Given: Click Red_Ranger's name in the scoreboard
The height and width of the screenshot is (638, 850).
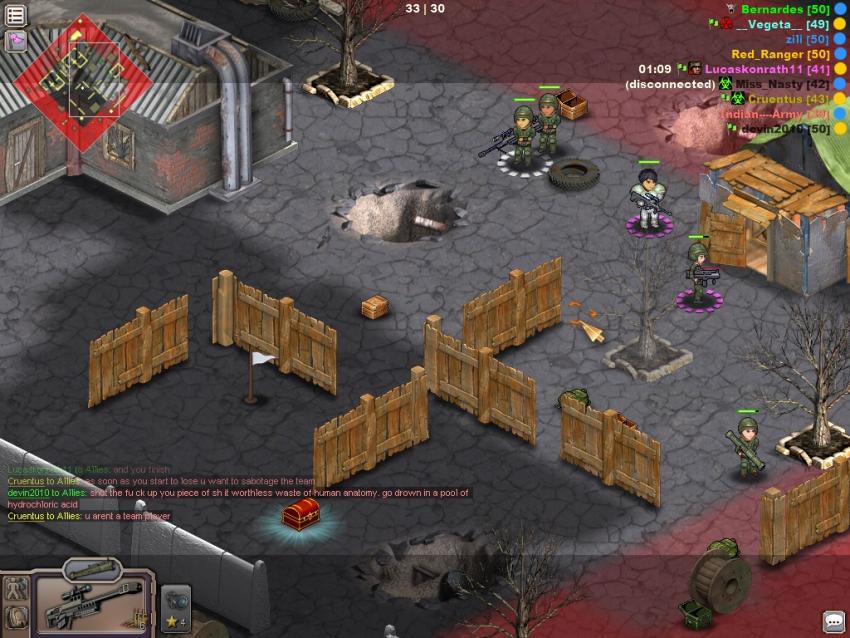Looking at the screenshot, I should [x=766, y=54].
